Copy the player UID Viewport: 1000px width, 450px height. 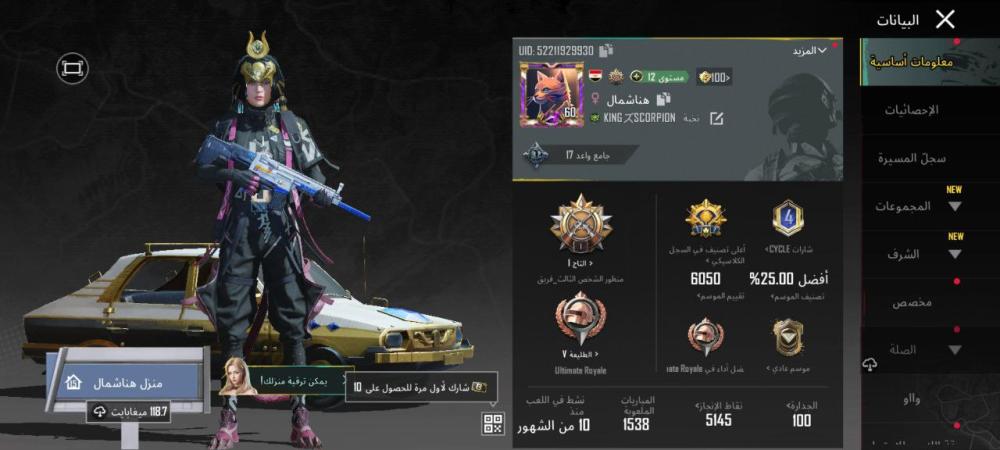(x=607, y=50)
